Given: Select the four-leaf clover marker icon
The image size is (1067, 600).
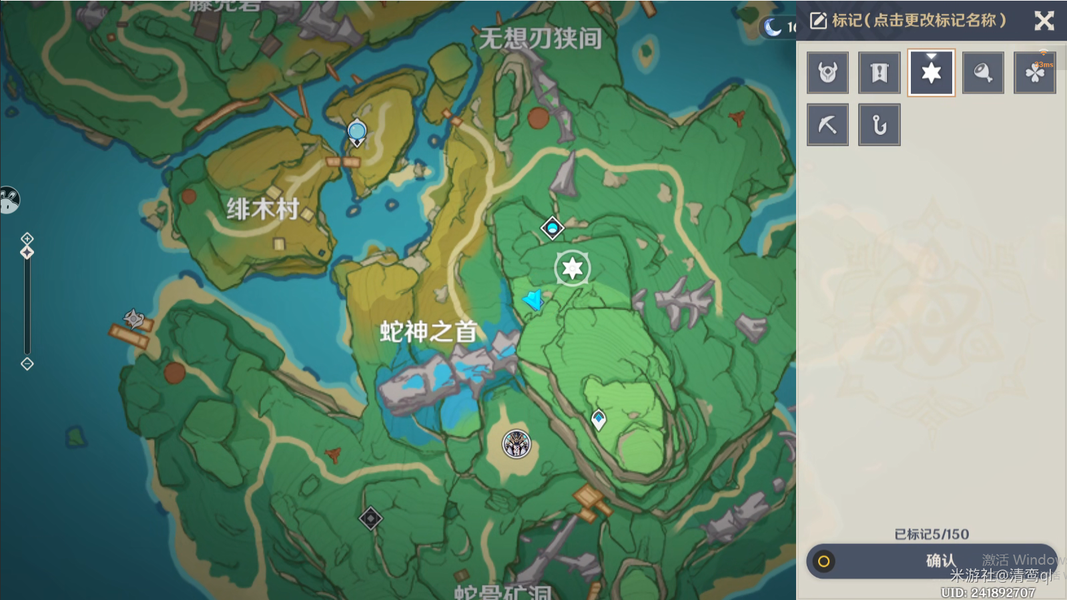Looking at the screenshot, I should [x=1035, y=73].
